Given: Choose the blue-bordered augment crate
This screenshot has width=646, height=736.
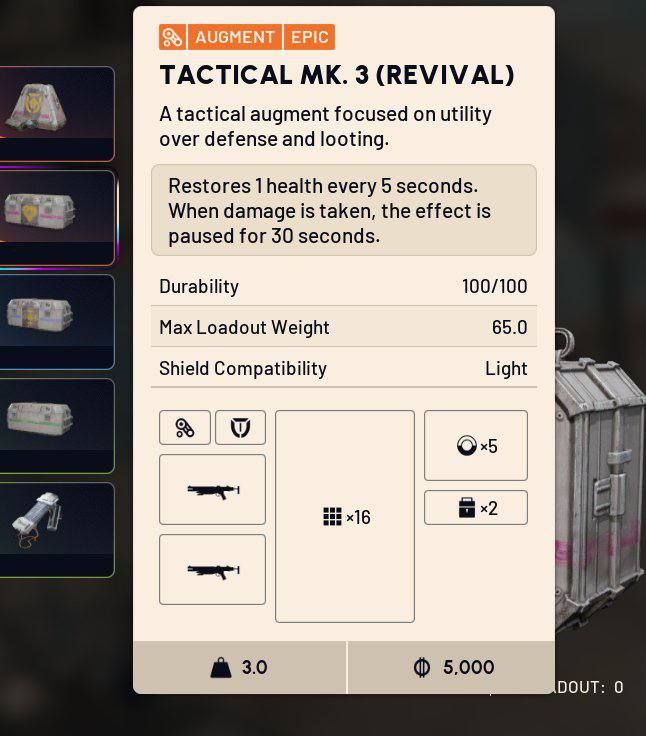Looking at the screenshot, I should 55,320.
